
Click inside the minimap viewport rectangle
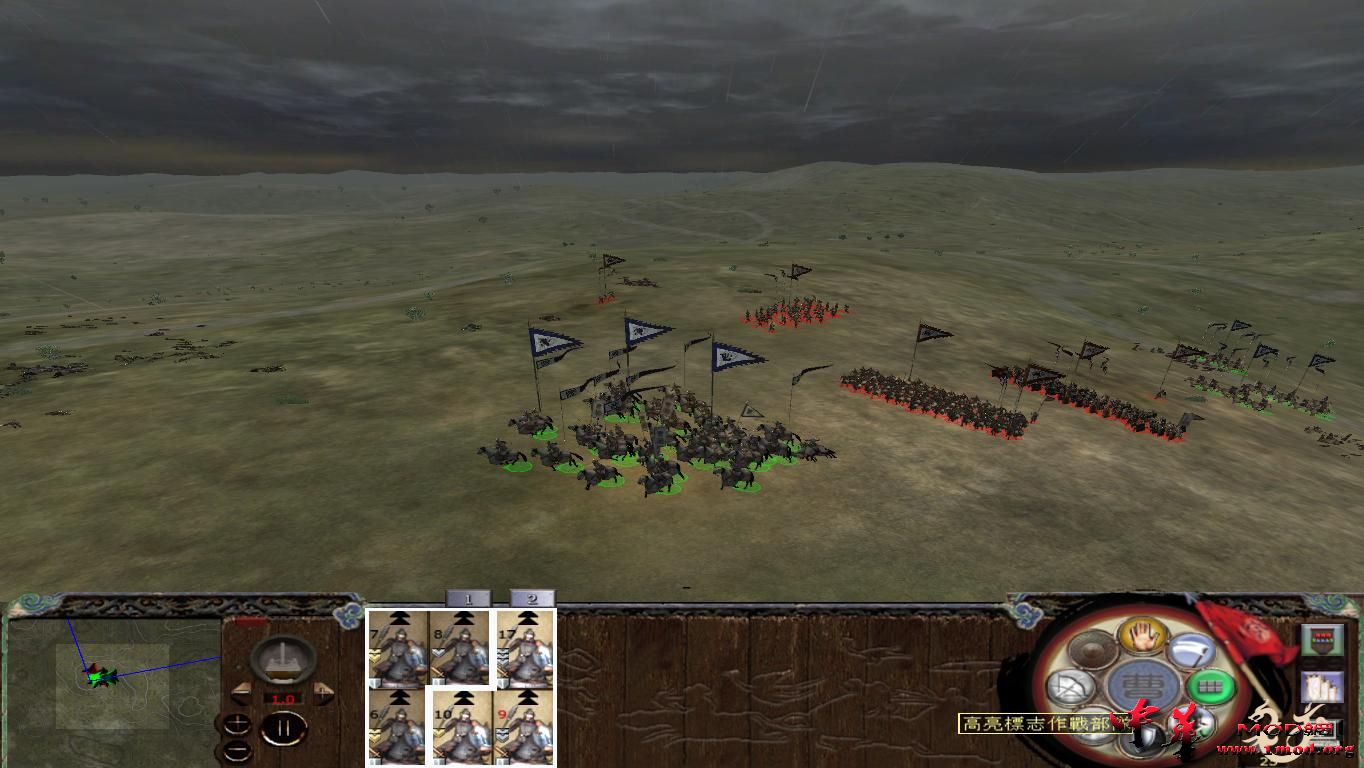coord(113,685)
